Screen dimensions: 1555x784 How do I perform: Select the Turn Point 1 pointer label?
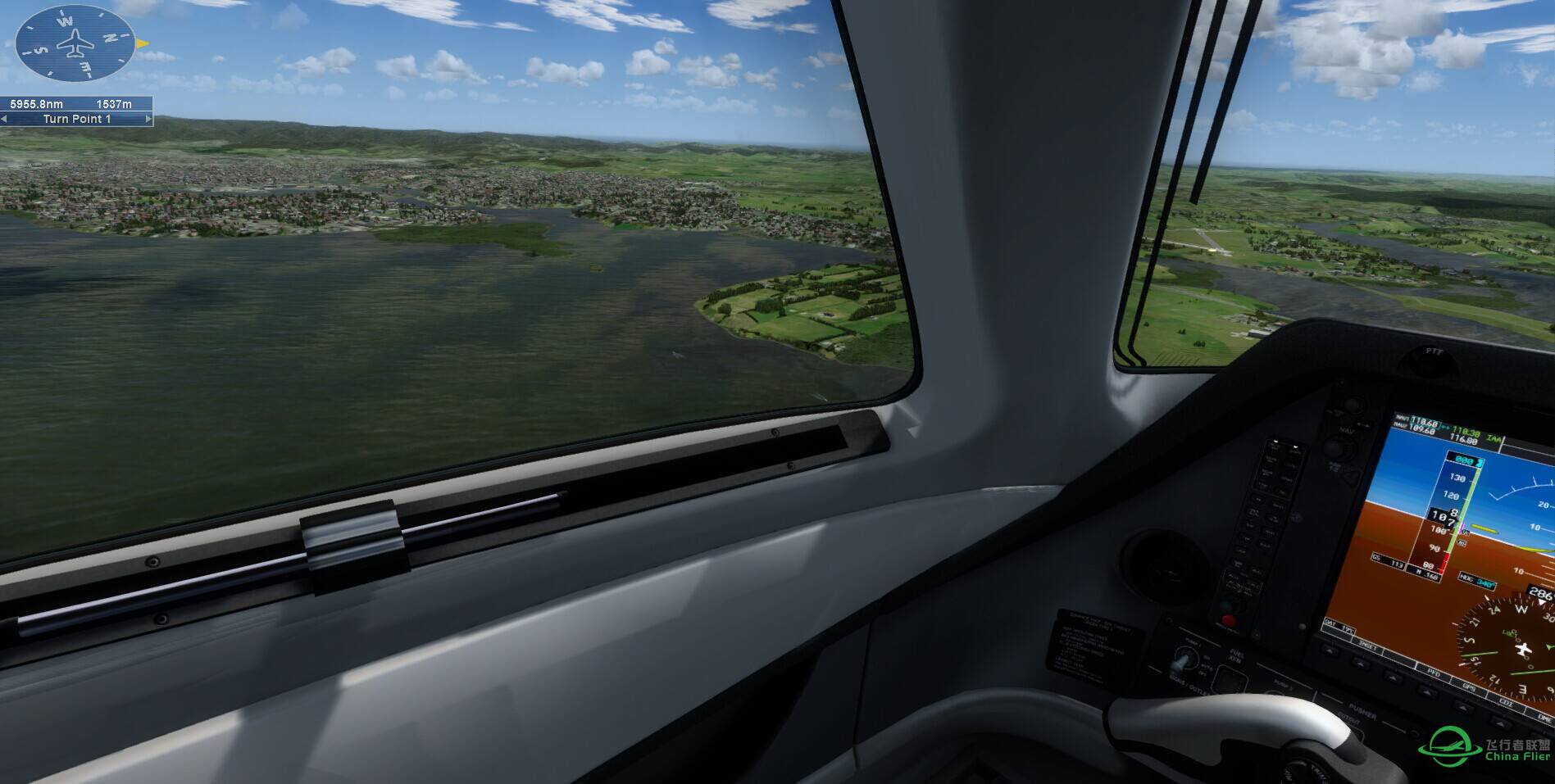(x=76, y=119)
